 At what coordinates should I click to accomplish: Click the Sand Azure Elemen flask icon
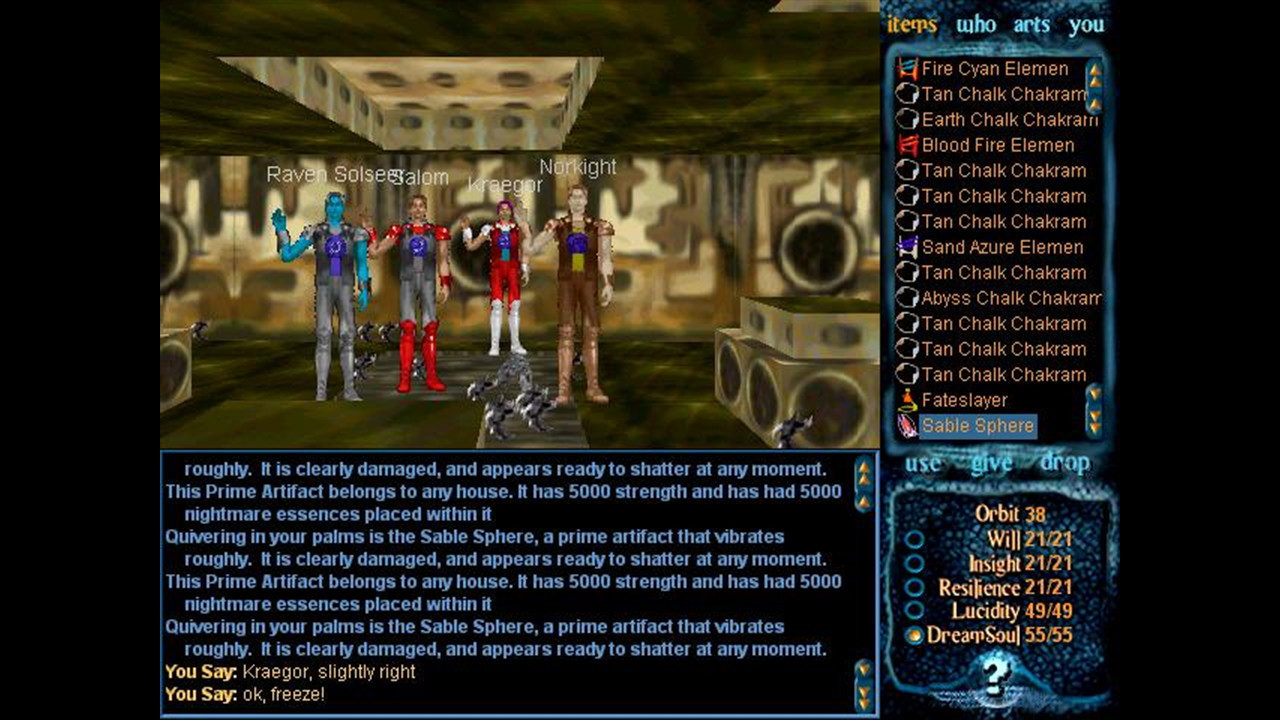click(907, 247)
